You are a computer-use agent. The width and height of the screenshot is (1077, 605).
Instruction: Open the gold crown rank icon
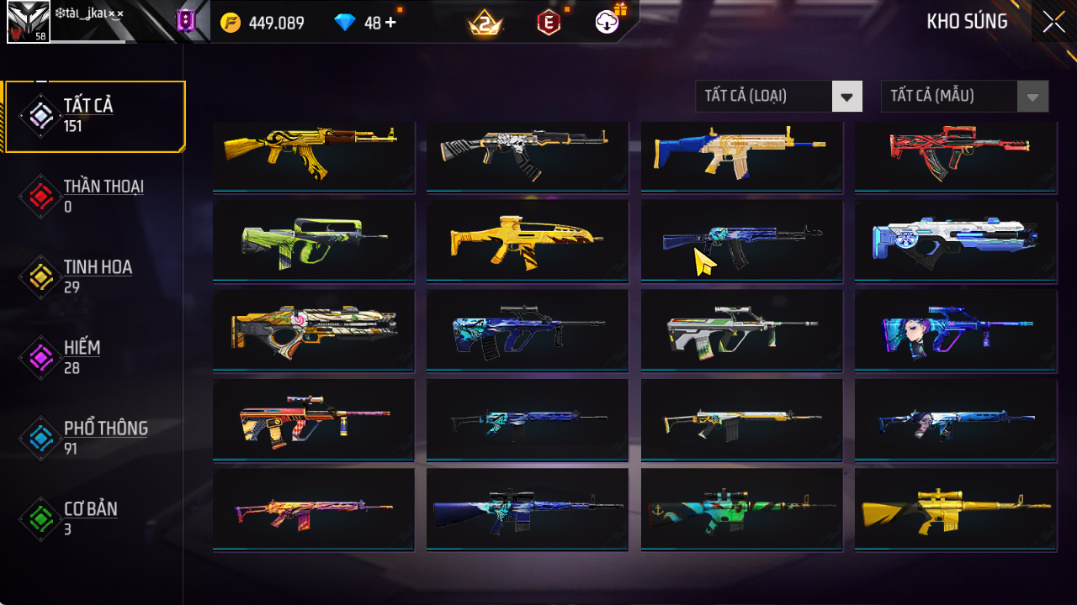(485, 23)
